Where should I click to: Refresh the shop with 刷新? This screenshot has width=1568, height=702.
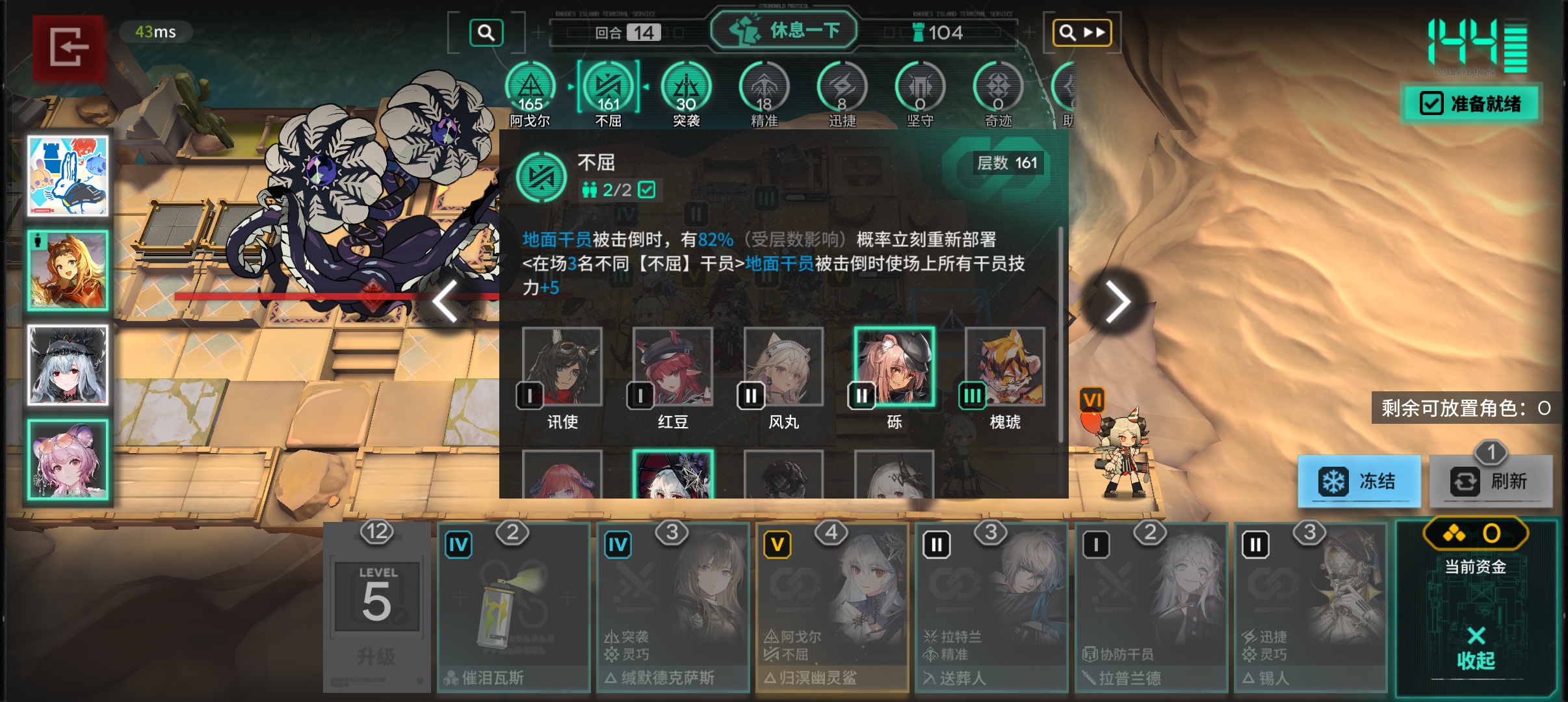(x=1490, y=482)
